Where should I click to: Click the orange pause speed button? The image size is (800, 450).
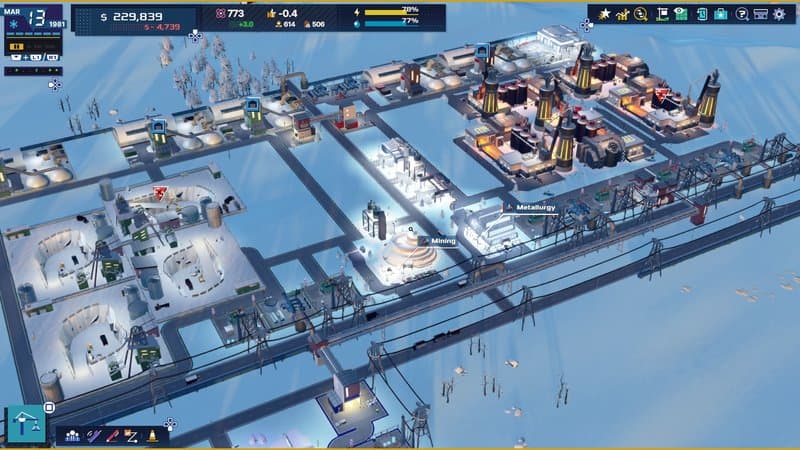(x=17, y=46)
